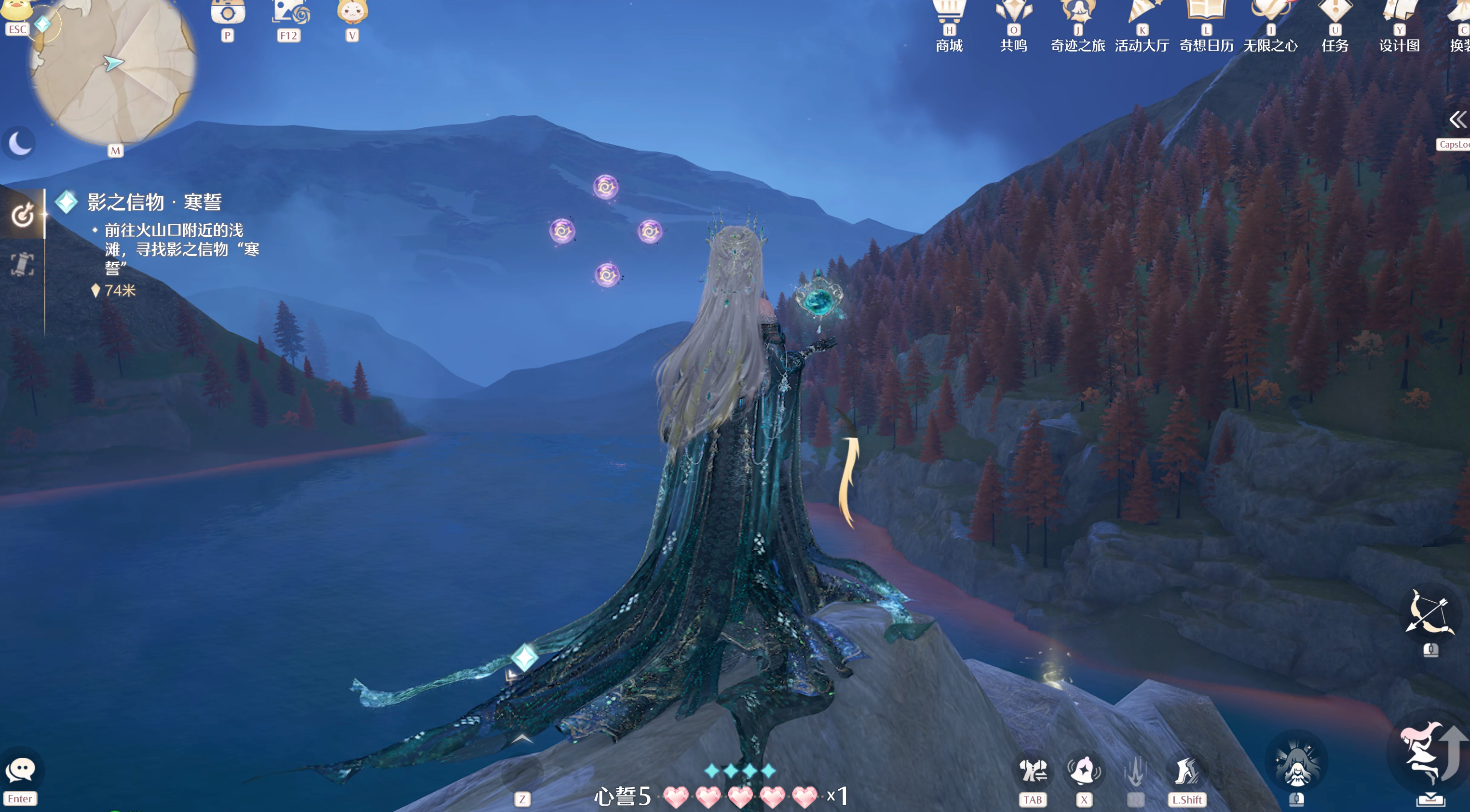The width and height of the screenshot is (1470, 812).
Task: Switch to the quest tracking tab icon
Action: 22,215
